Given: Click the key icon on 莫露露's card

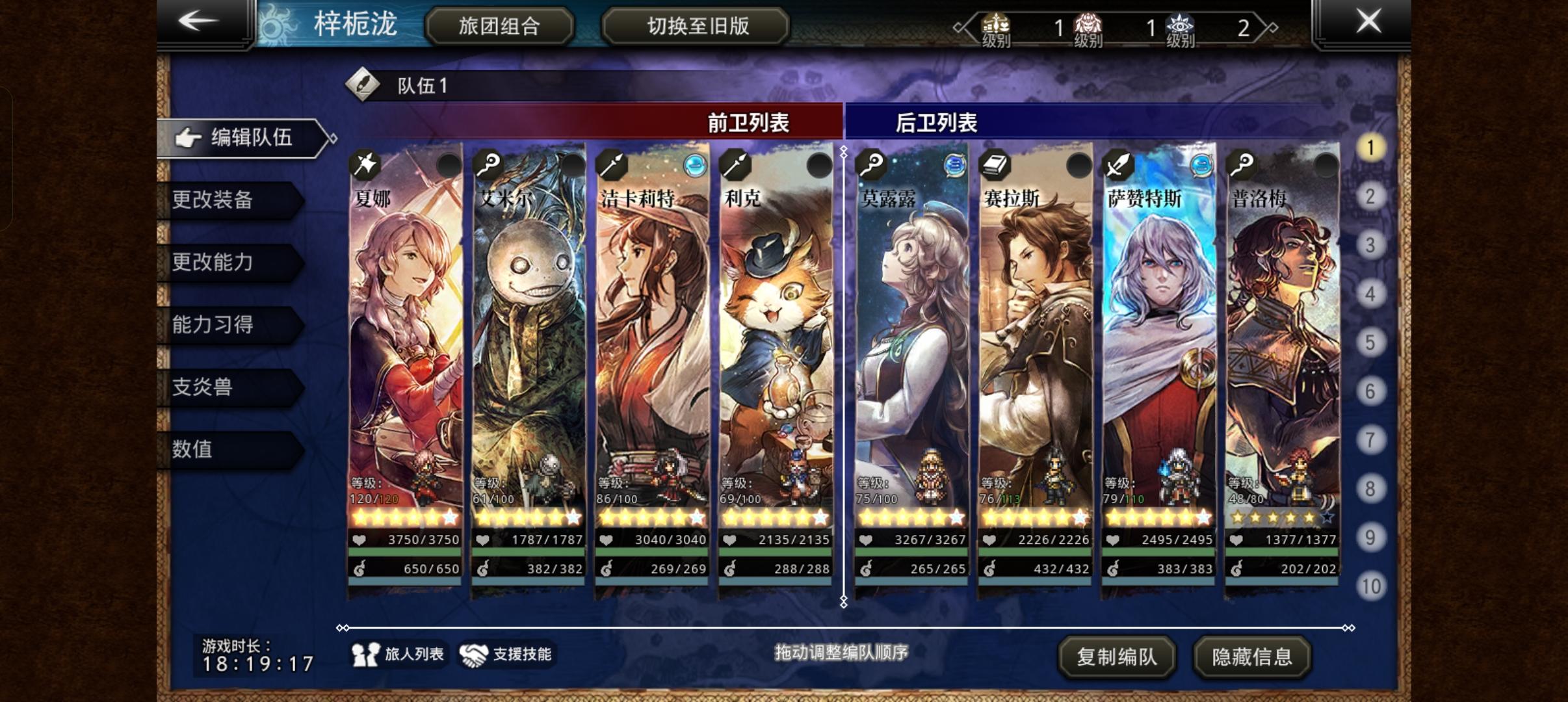Looking at the screenshot, I should coord(870,166).
